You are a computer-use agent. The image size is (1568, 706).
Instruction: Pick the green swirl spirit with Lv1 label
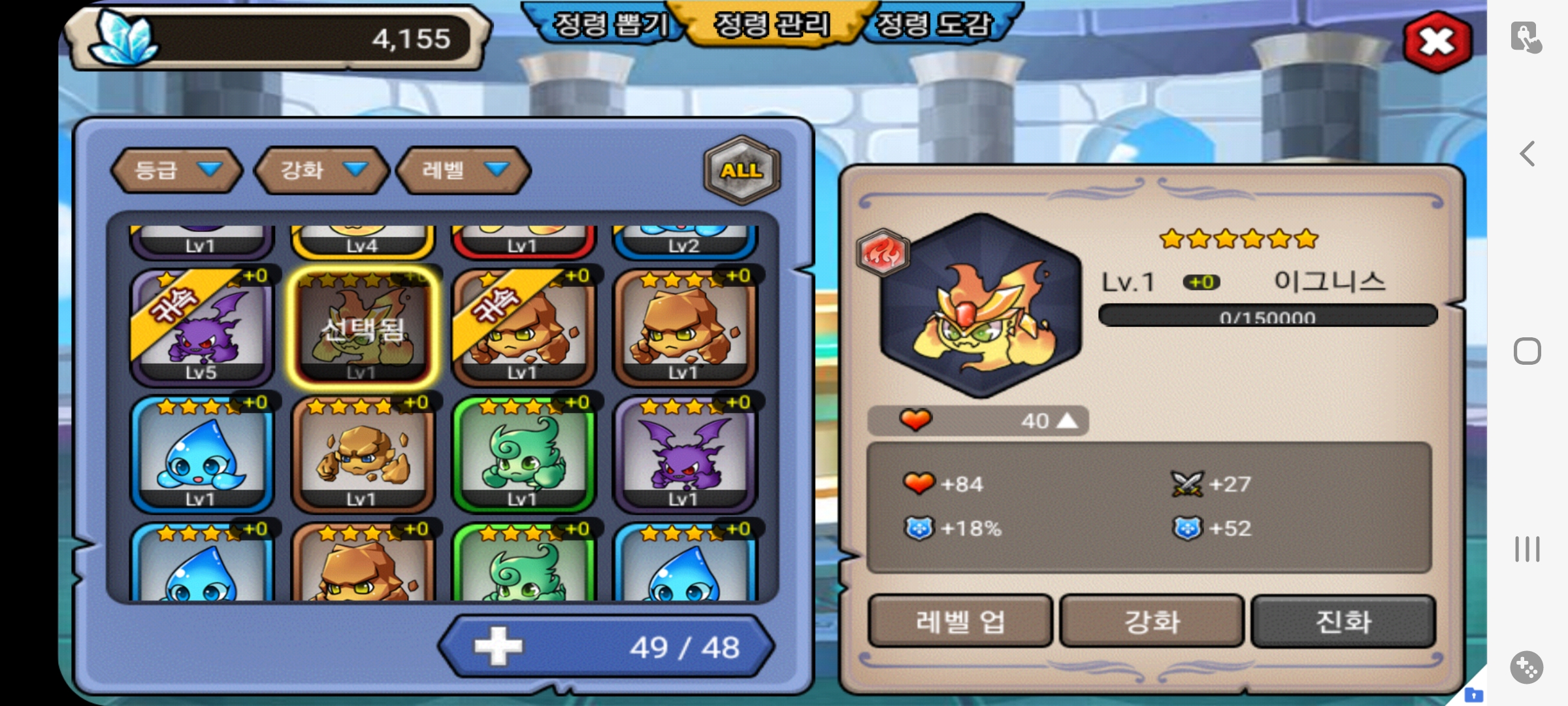tap(523, 454)
